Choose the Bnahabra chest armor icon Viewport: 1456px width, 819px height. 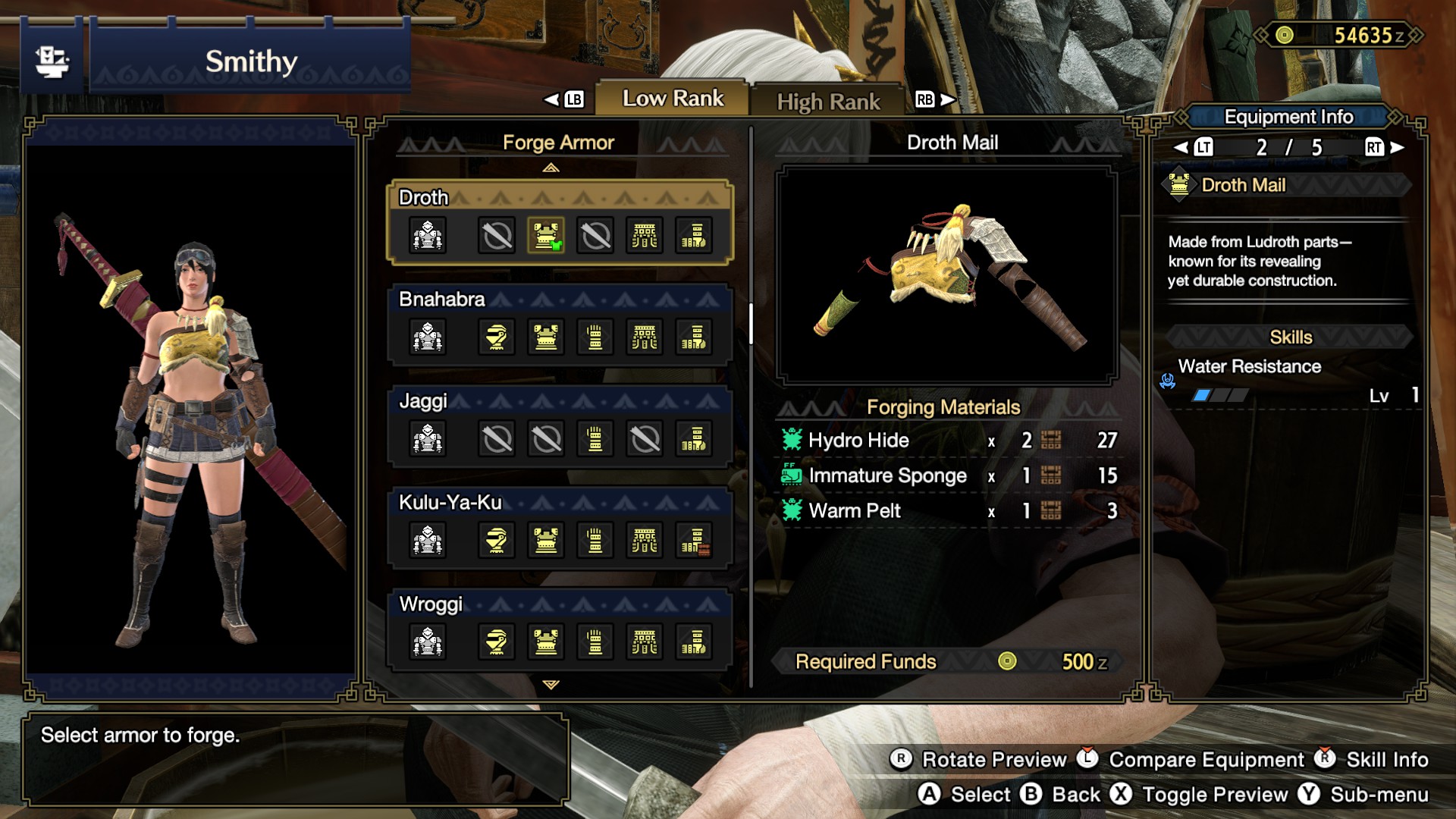(546, 337)
